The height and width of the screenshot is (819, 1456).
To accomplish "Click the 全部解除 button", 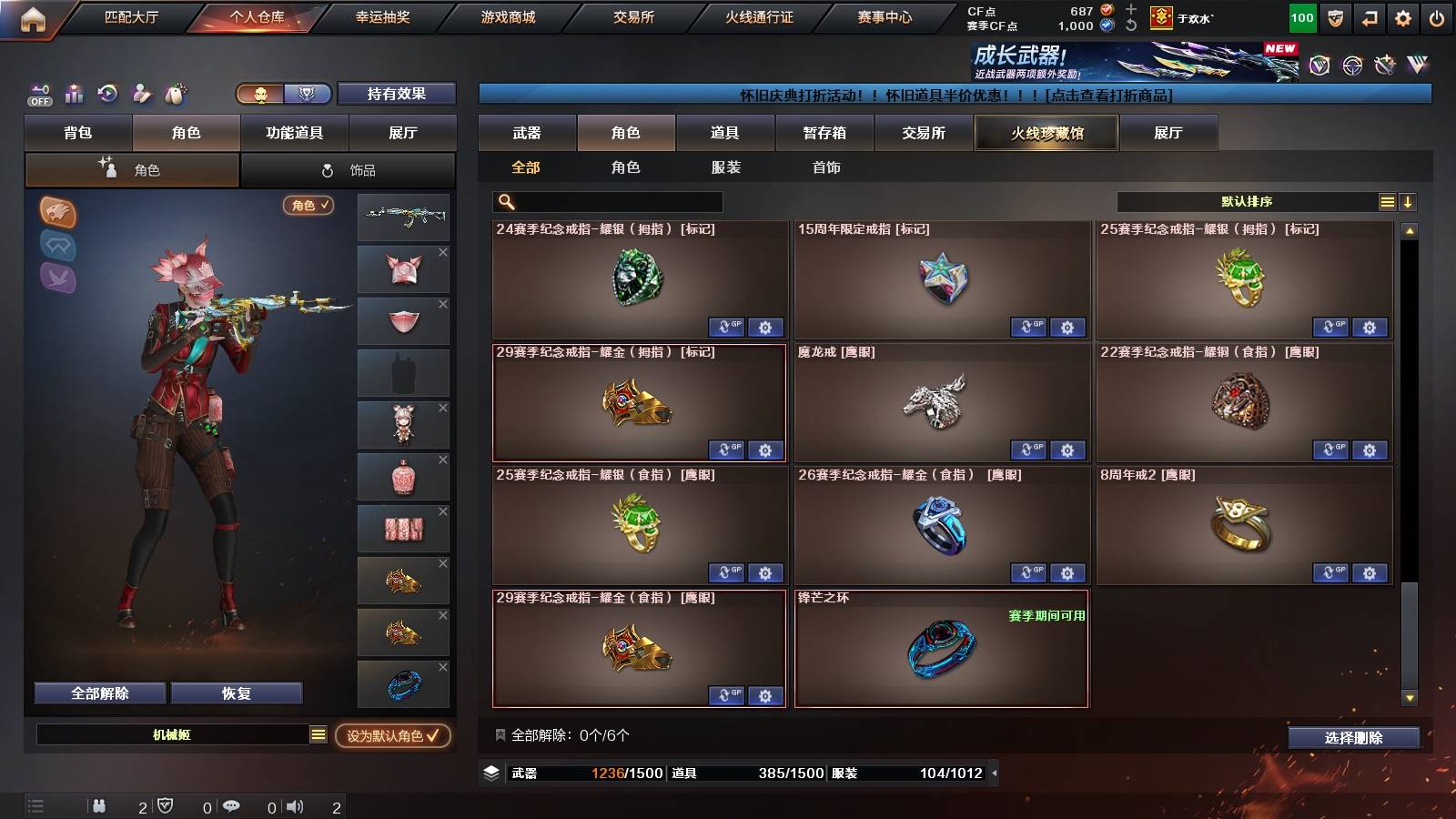I will [x=98, y=693].
